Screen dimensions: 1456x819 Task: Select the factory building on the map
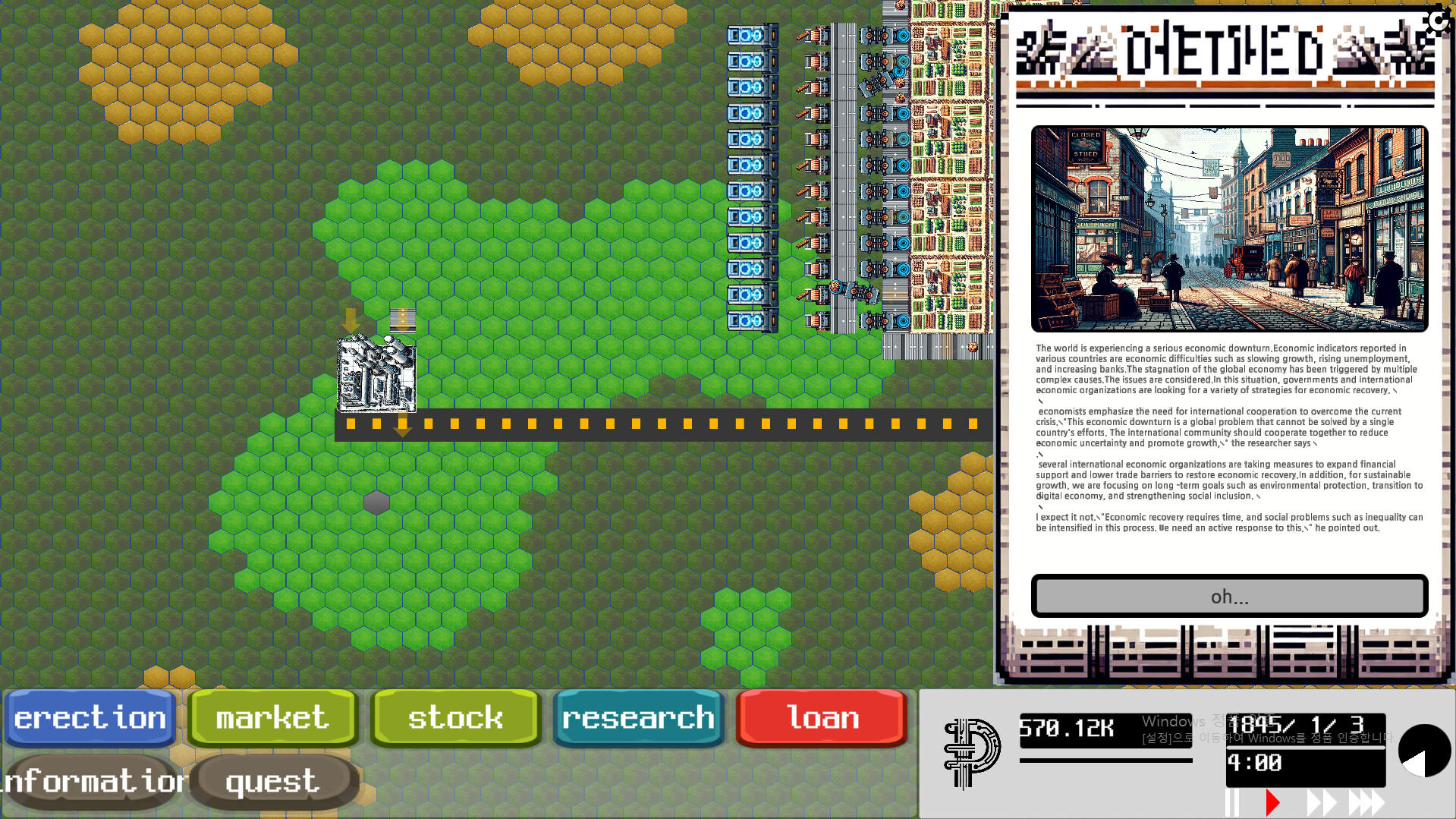[377, 376]
